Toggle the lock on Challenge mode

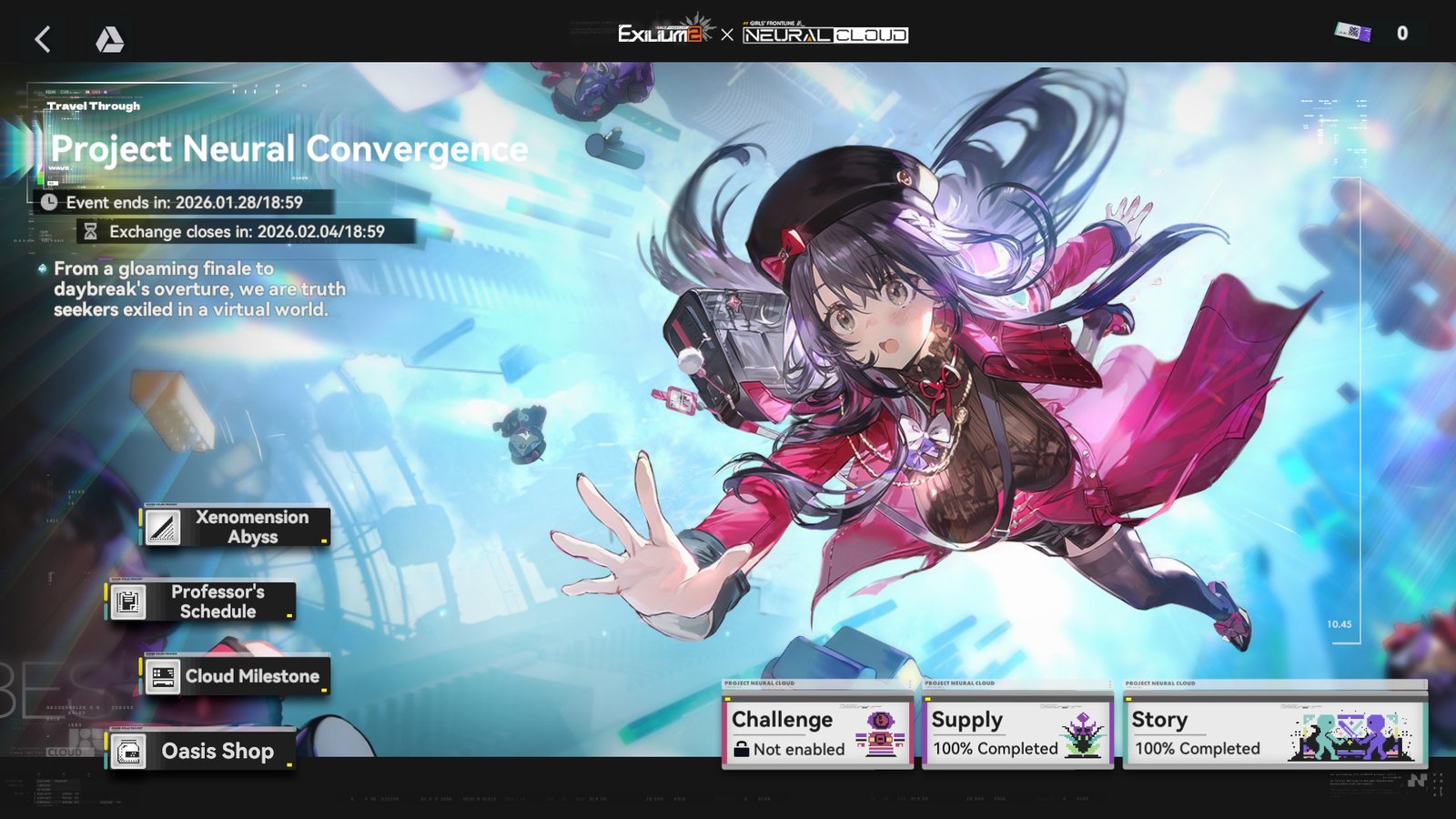741,748
